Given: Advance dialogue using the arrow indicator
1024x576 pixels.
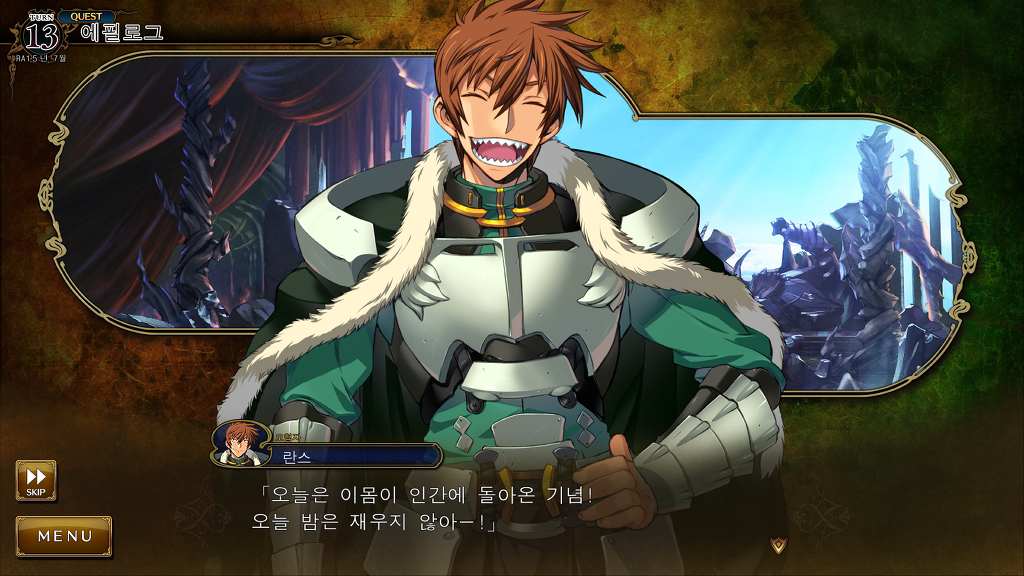Looking at the screenshot, I should pyautogui.click(x=779, y=544).
